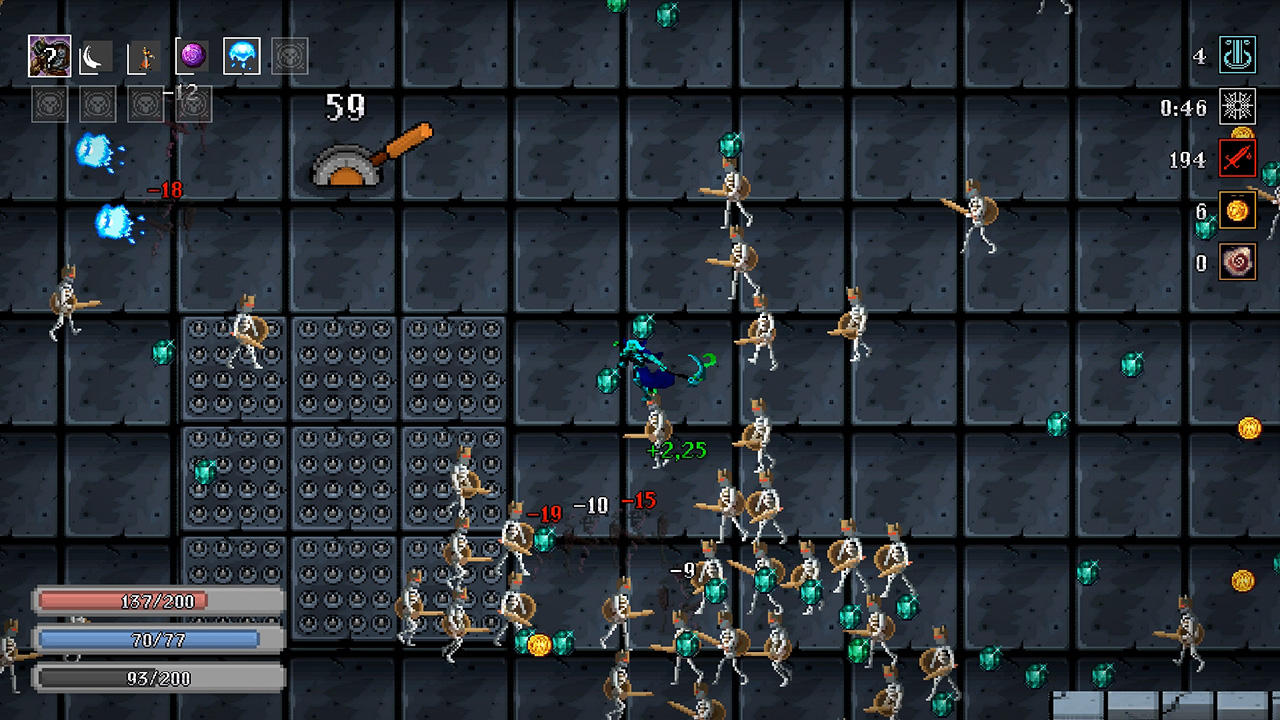Click the empty grayed slot in the top row
Viewport: 1280px width, 720px height.
pyautogui.click(x=289, y=56)
